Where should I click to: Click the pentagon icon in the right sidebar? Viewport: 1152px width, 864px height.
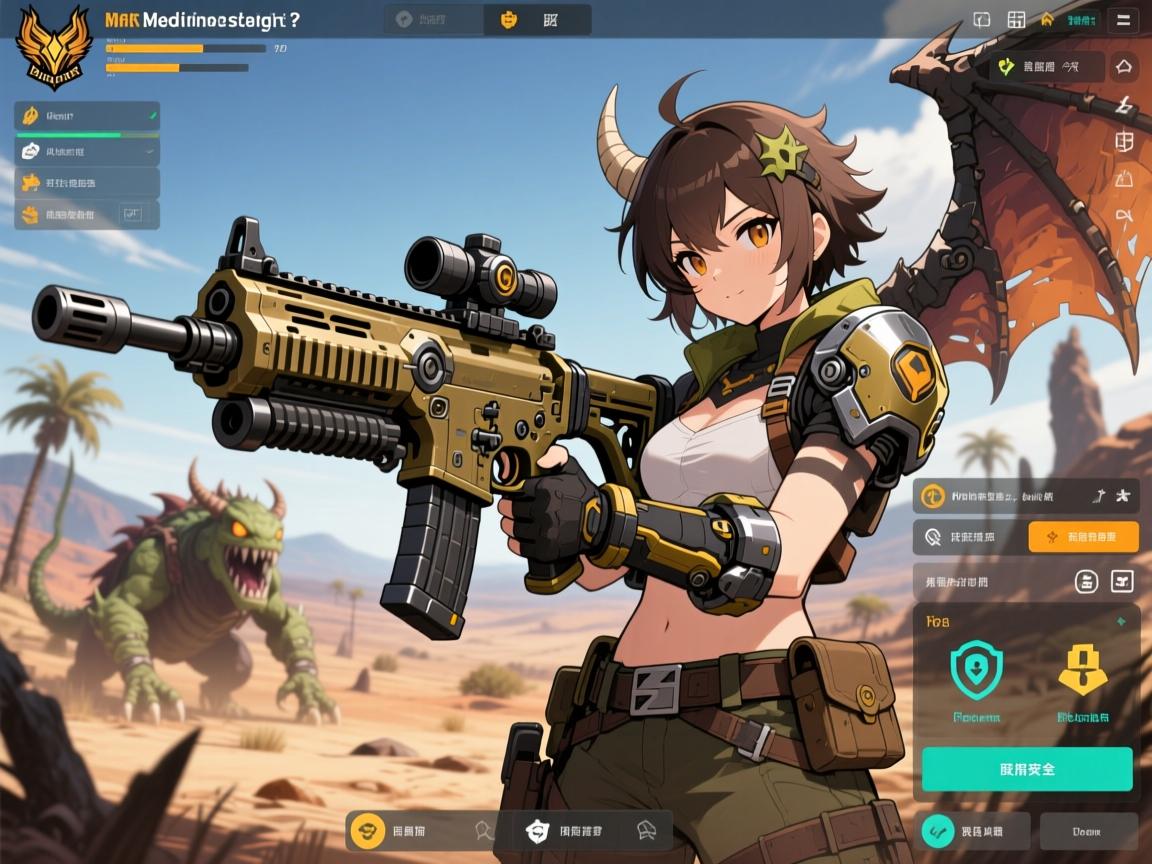coord(1124,67)
